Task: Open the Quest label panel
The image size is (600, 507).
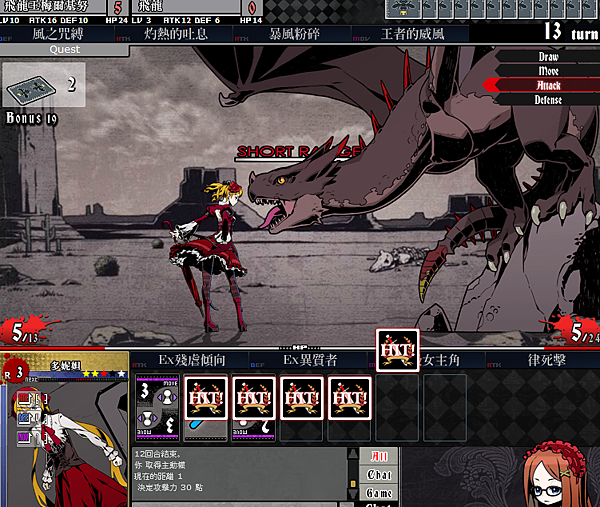Action: click(64, 49)
